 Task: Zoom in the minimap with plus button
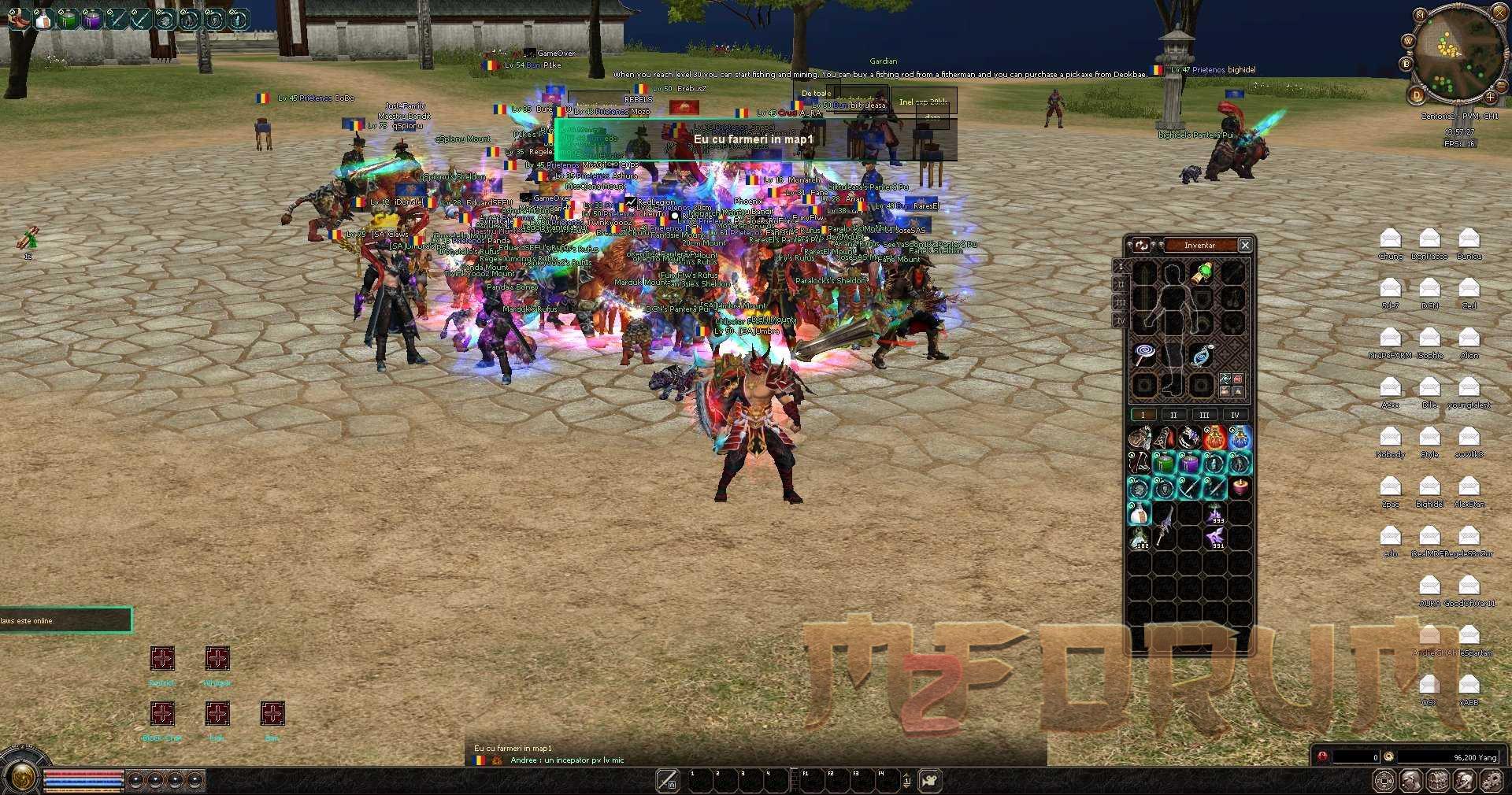[x=1490, y=97]
